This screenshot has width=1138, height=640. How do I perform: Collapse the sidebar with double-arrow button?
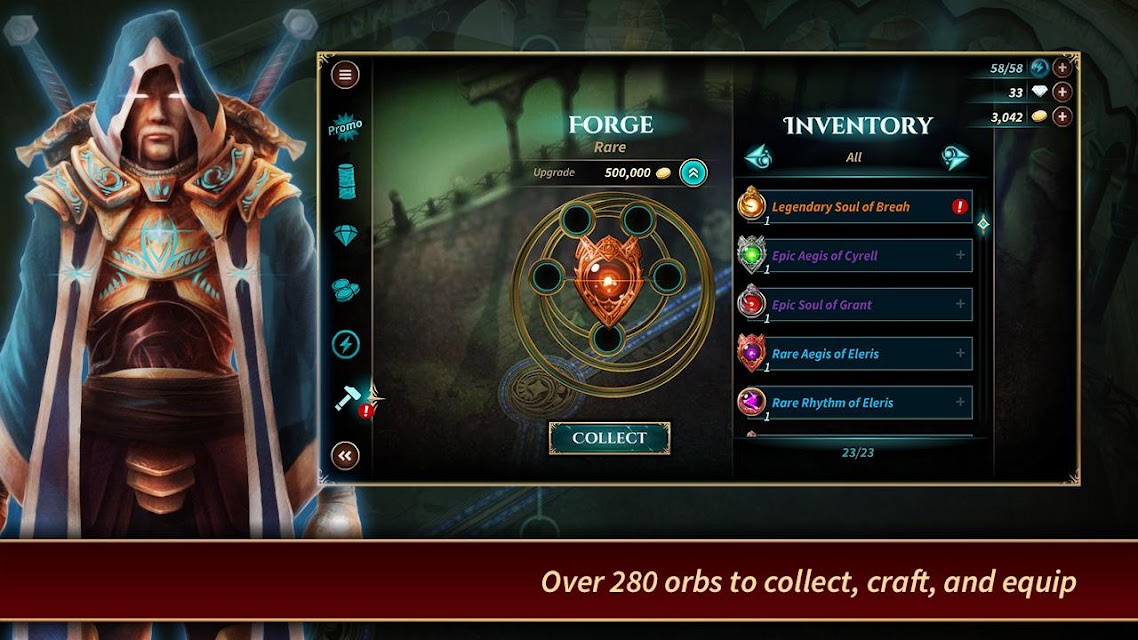[345, 456]
